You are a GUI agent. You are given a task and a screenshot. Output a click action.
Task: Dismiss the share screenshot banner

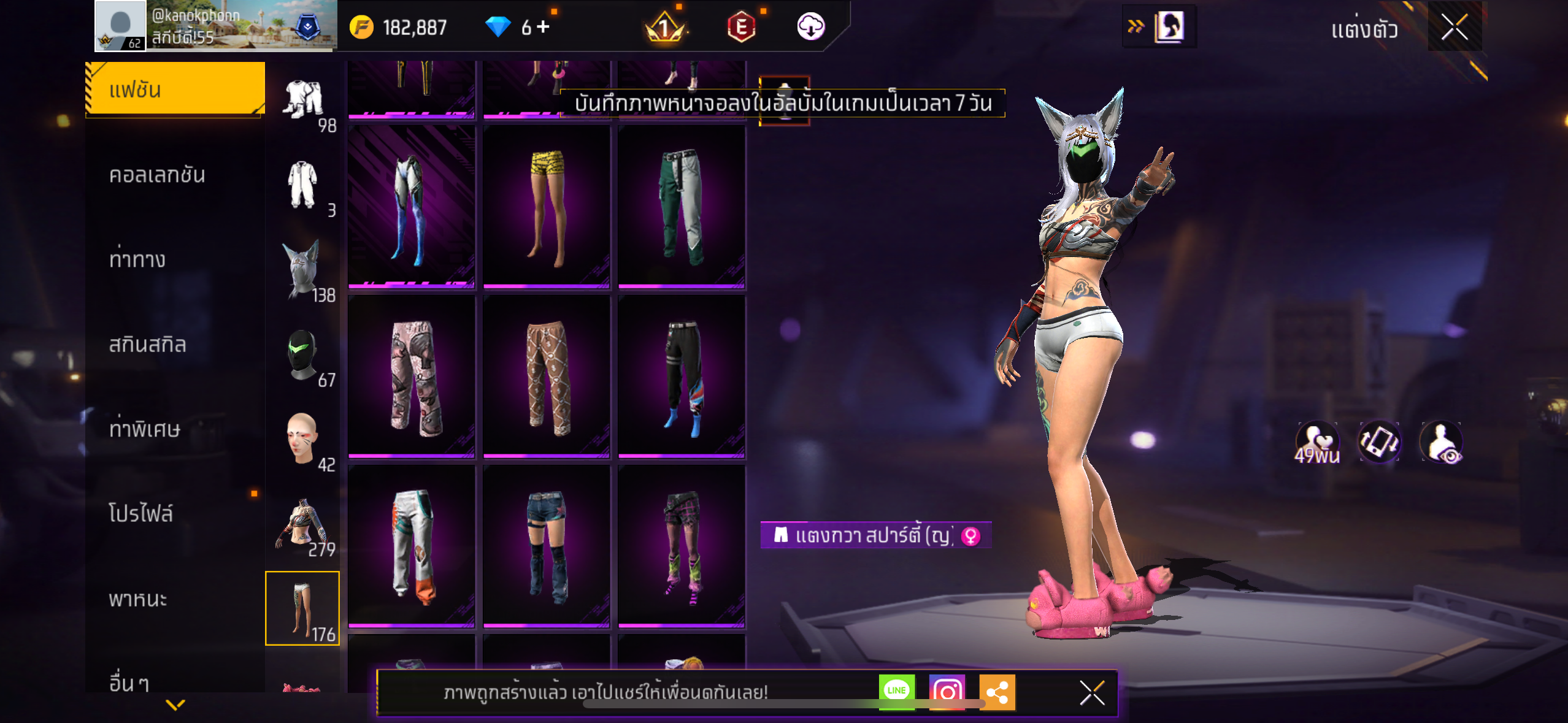click(1092, 693)
